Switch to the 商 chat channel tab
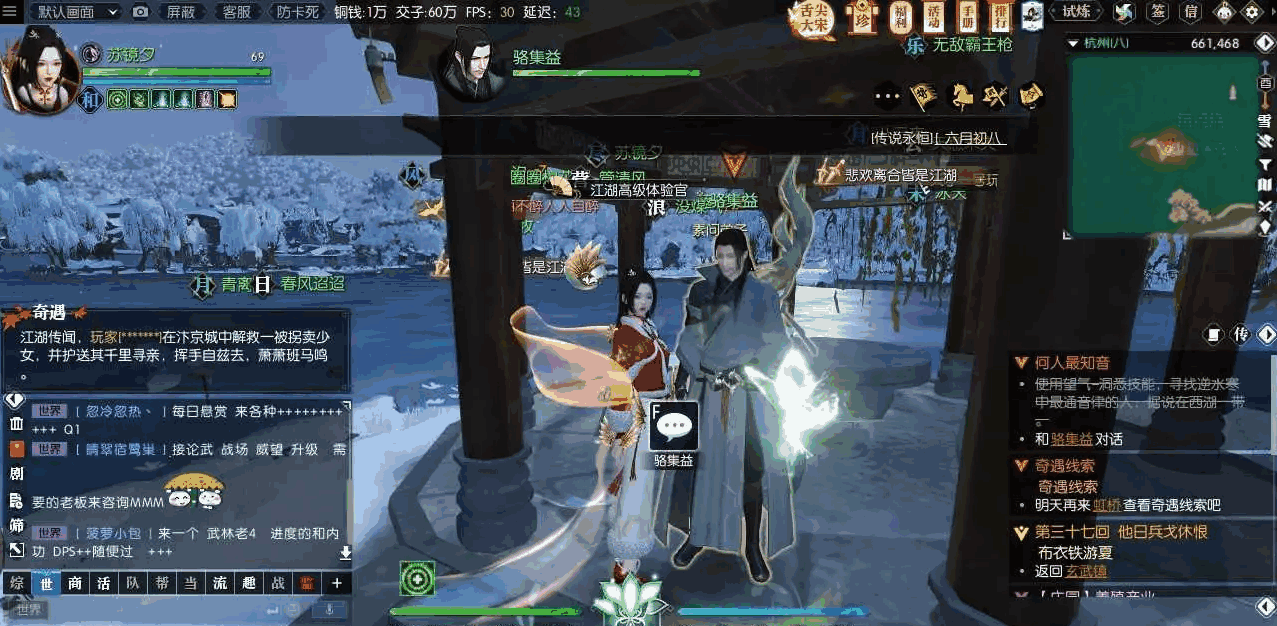Viewport: 1277px width, 626px height. coord(75,583)
